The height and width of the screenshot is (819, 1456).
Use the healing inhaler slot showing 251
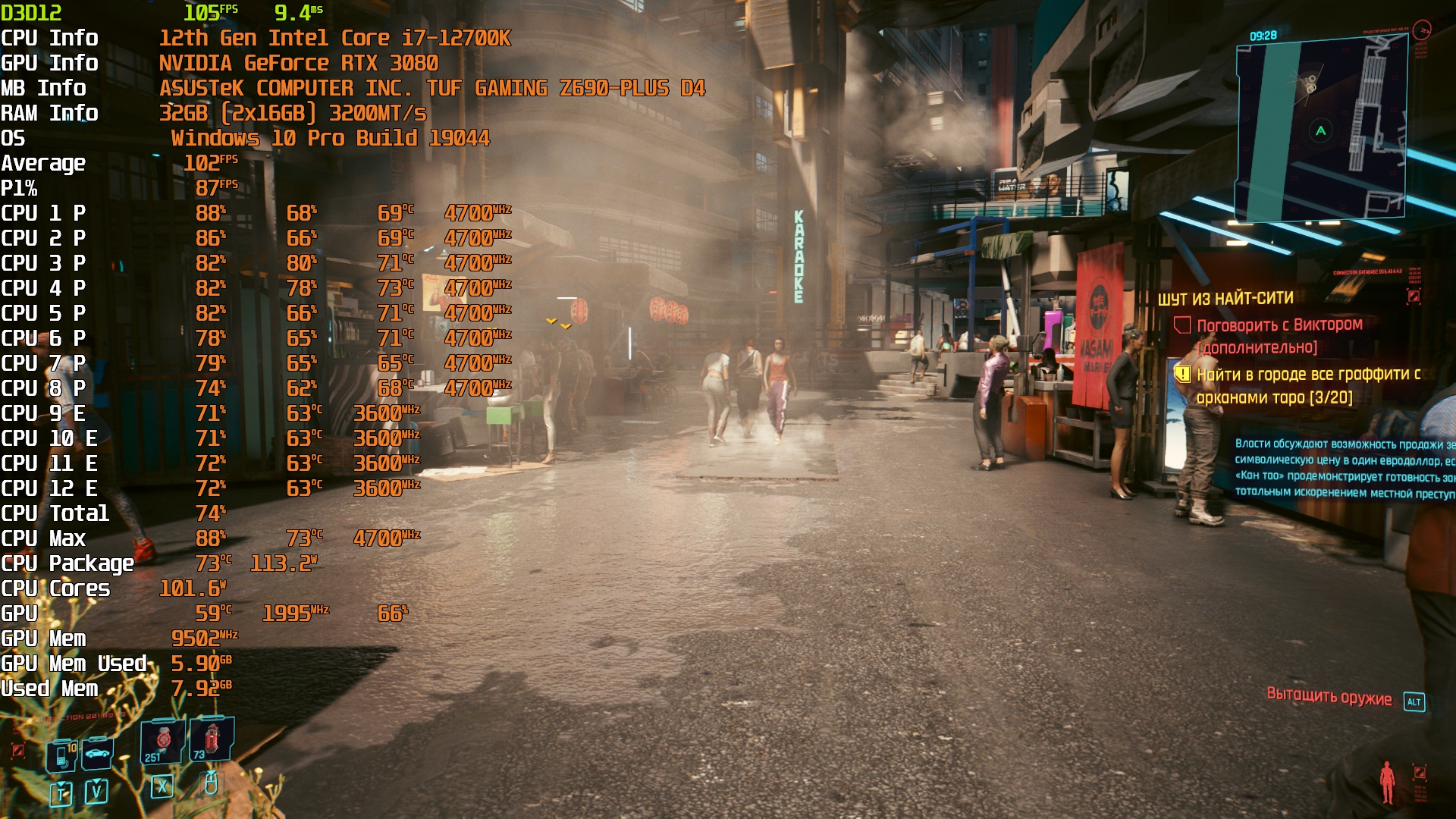[162, 741]
